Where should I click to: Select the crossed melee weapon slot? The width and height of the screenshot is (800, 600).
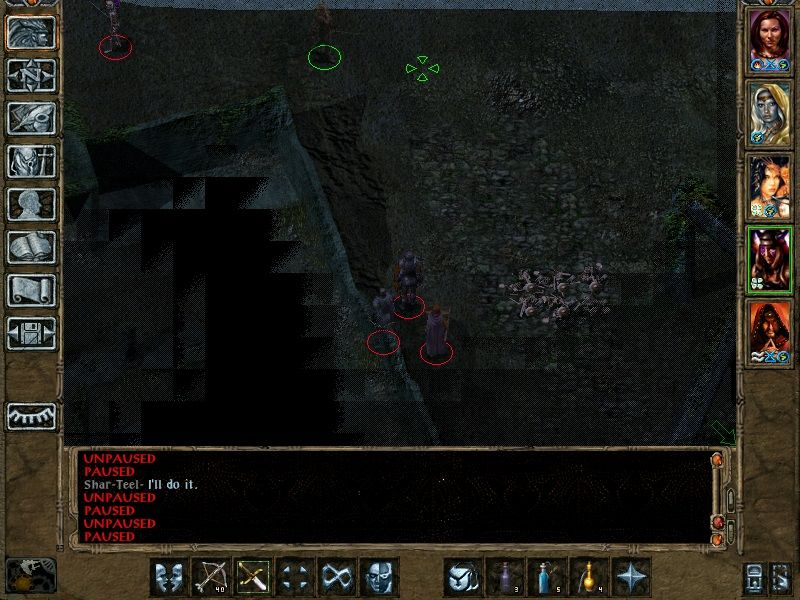(x=254, y=577)
